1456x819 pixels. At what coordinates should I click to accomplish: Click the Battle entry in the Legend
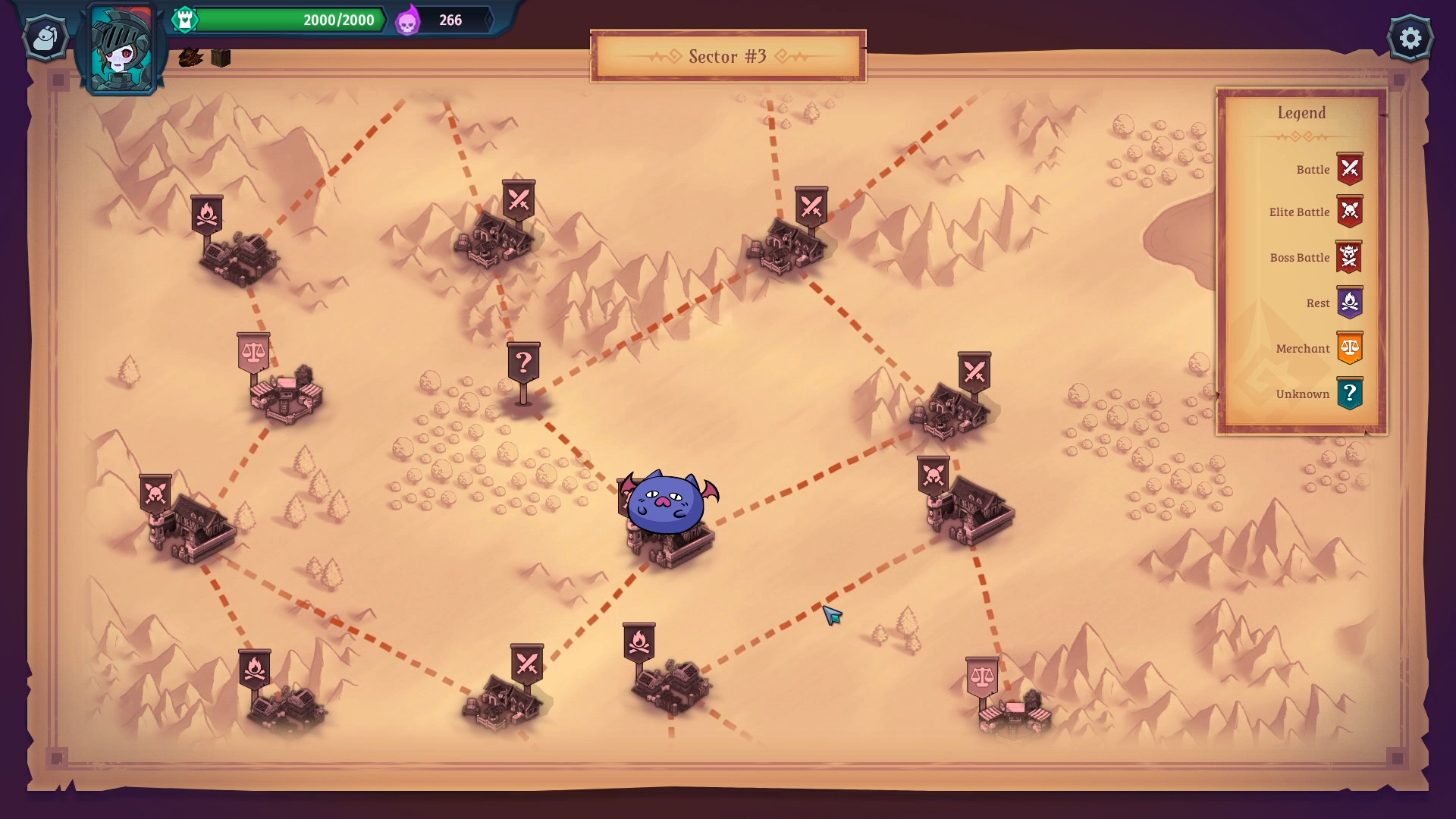(1327, 170)
